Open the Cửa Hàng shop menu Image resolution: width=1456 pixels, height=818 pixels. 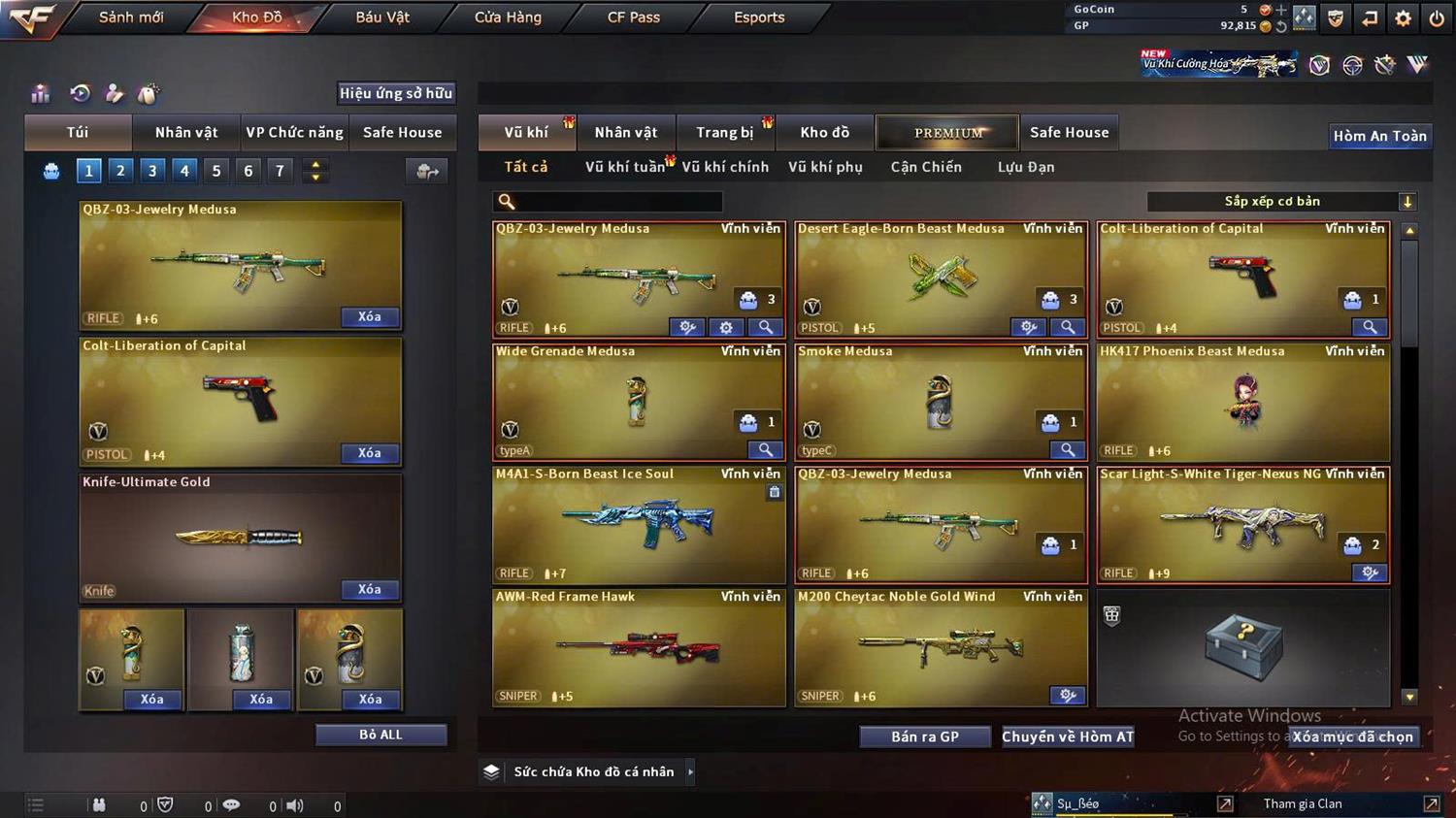click(x=508, y=17)
